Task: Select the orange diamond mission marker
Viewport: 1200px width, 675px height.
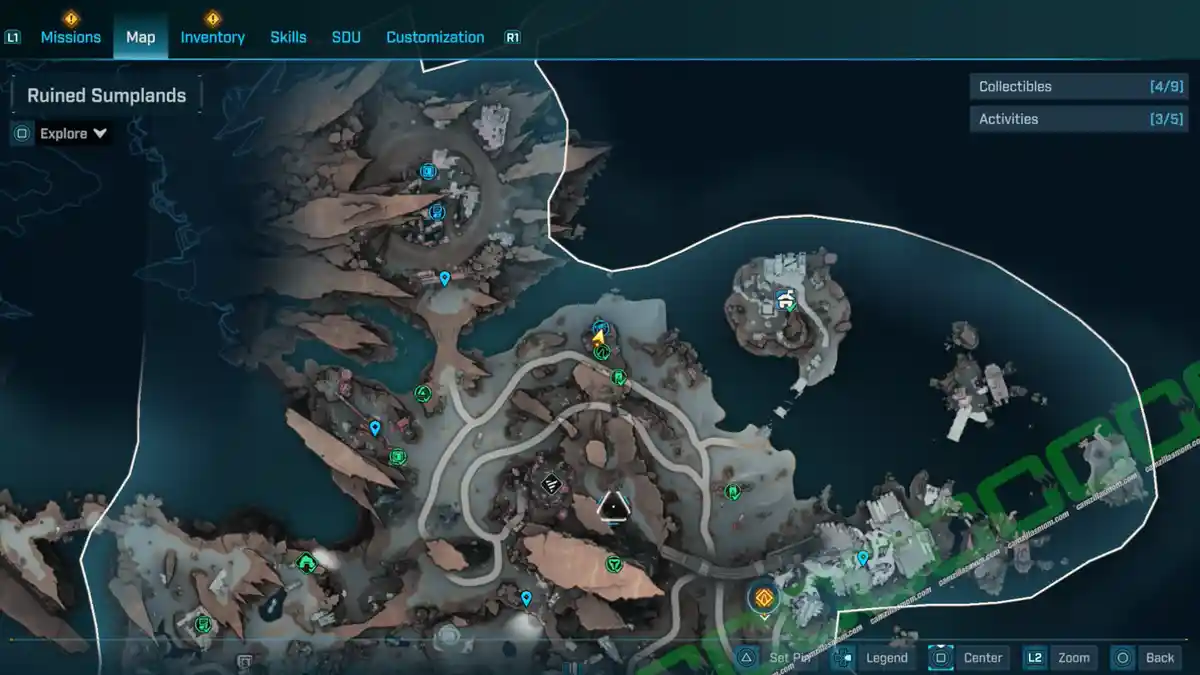Action: point(764,598)
